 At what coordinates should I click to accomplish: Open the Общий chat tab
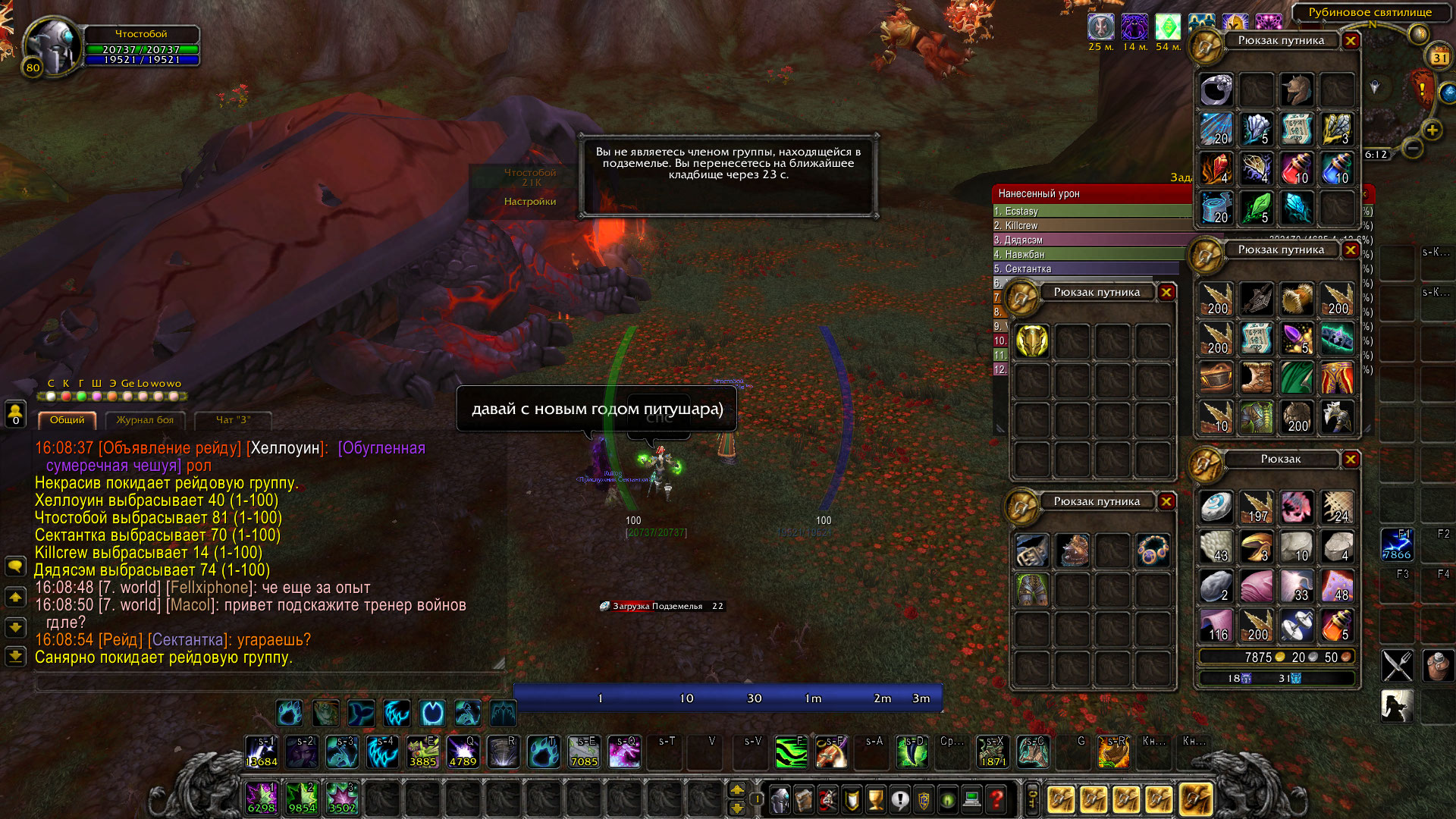[67, 420]
